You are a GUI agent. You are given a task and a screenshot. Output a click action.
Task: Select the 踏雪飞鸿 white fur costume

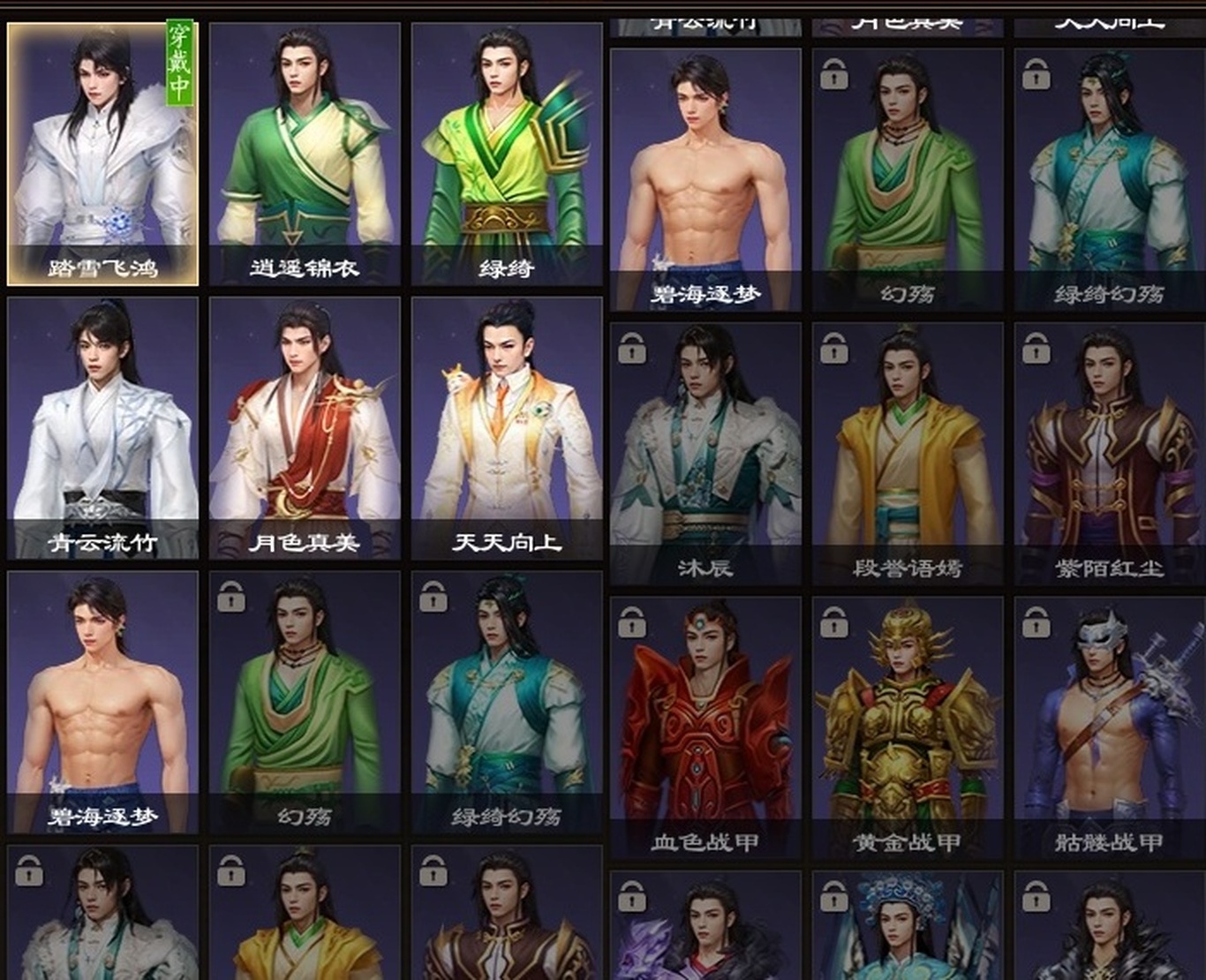[102, 155]
